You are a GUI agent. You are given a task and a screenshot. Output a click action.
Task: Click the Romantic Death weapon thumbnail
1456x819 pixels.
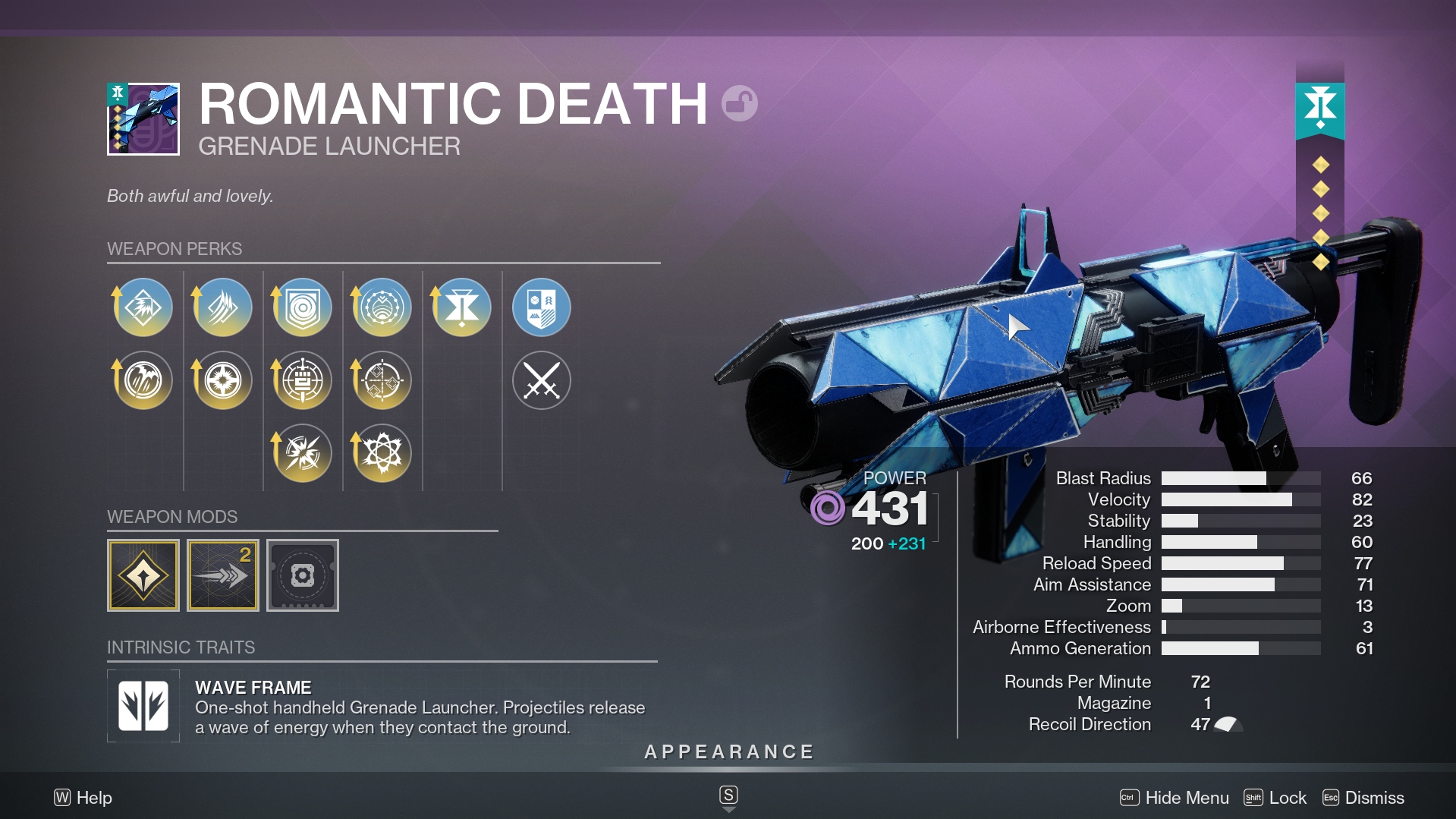(143, 119)
